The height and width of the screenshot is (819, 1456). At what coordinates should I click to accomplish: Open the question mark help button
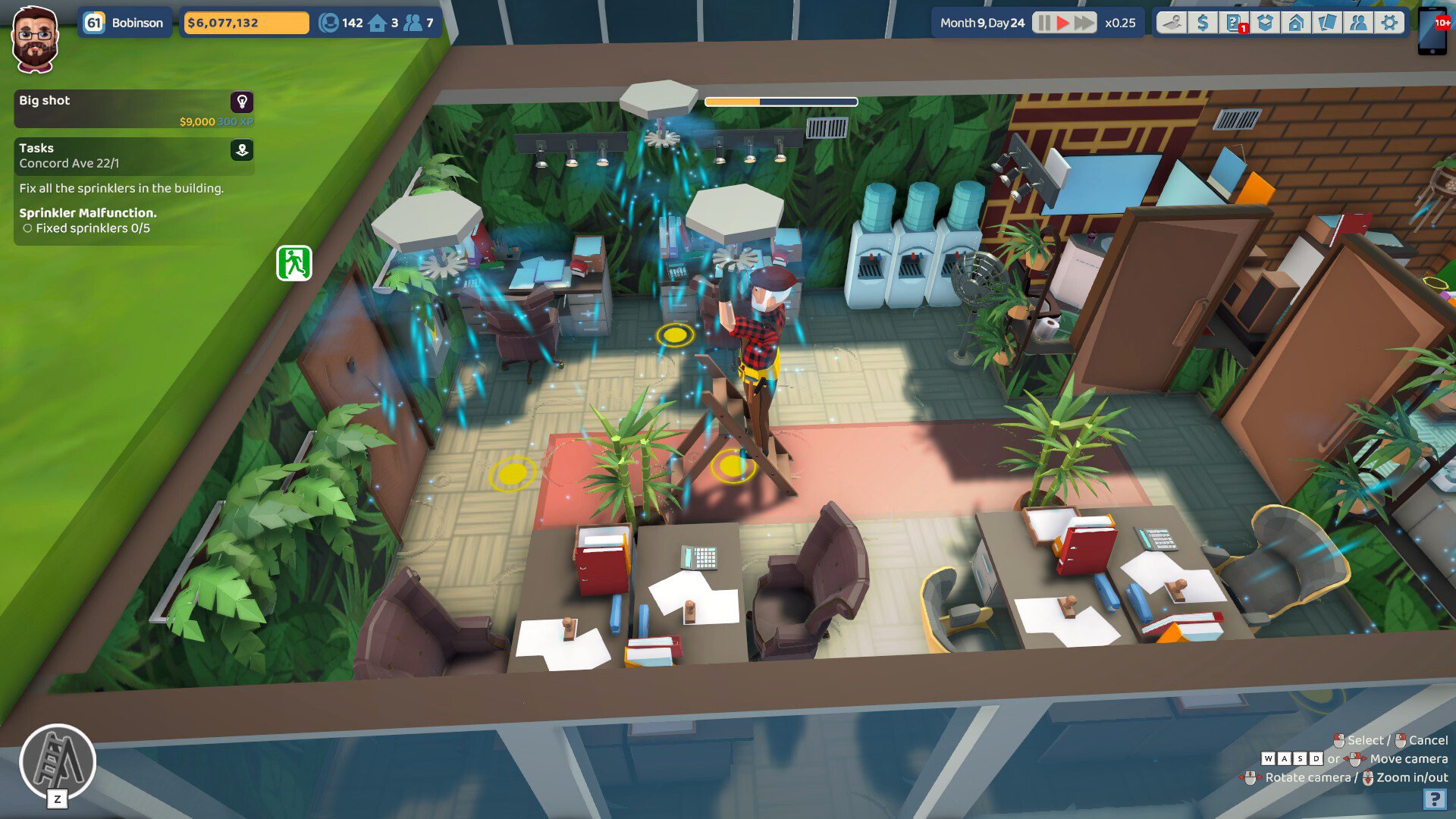click(x=1434, y=799)
